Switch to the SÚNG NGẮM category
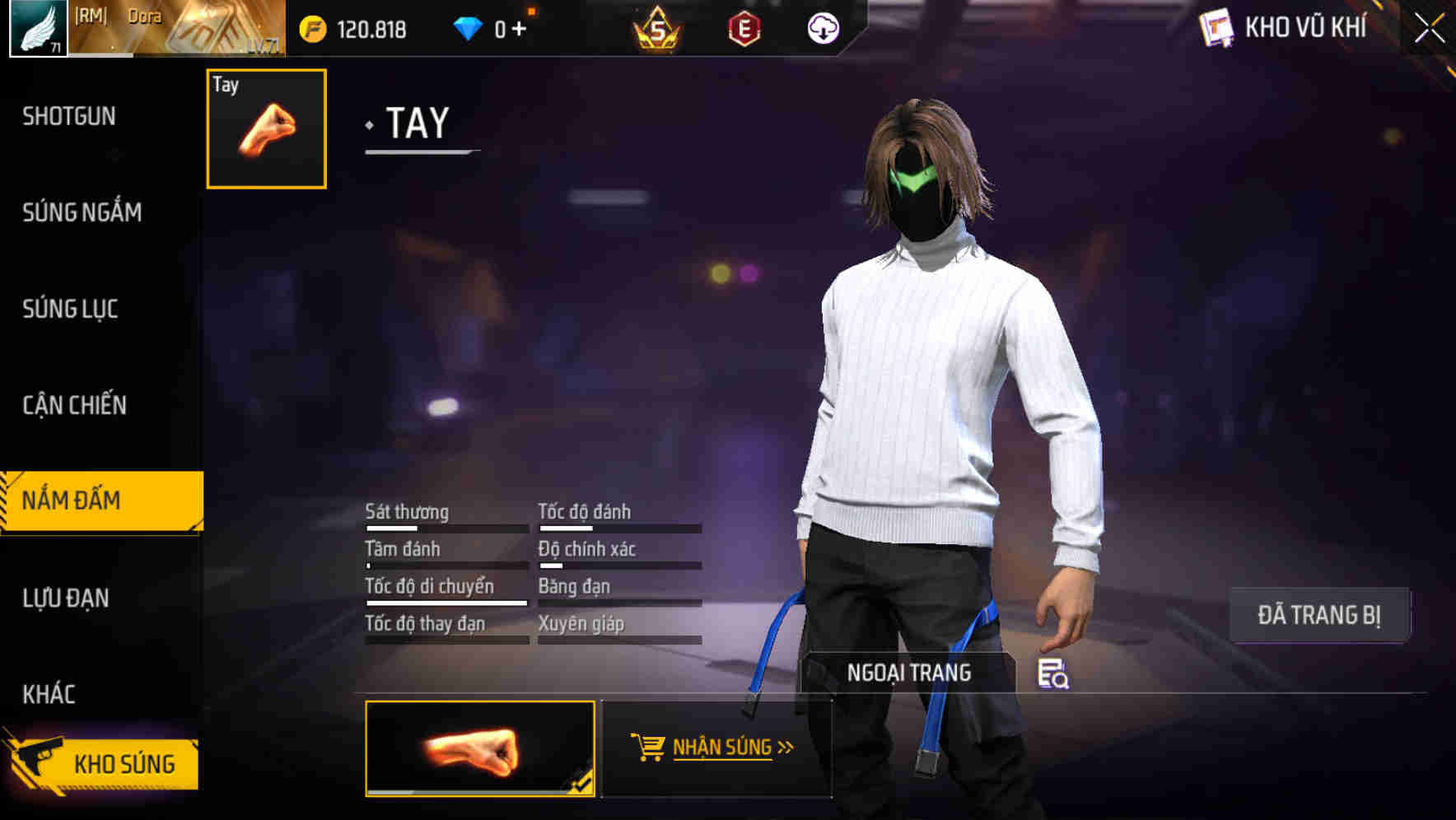This screenshot has width=1456, height=820. [80, 212]
